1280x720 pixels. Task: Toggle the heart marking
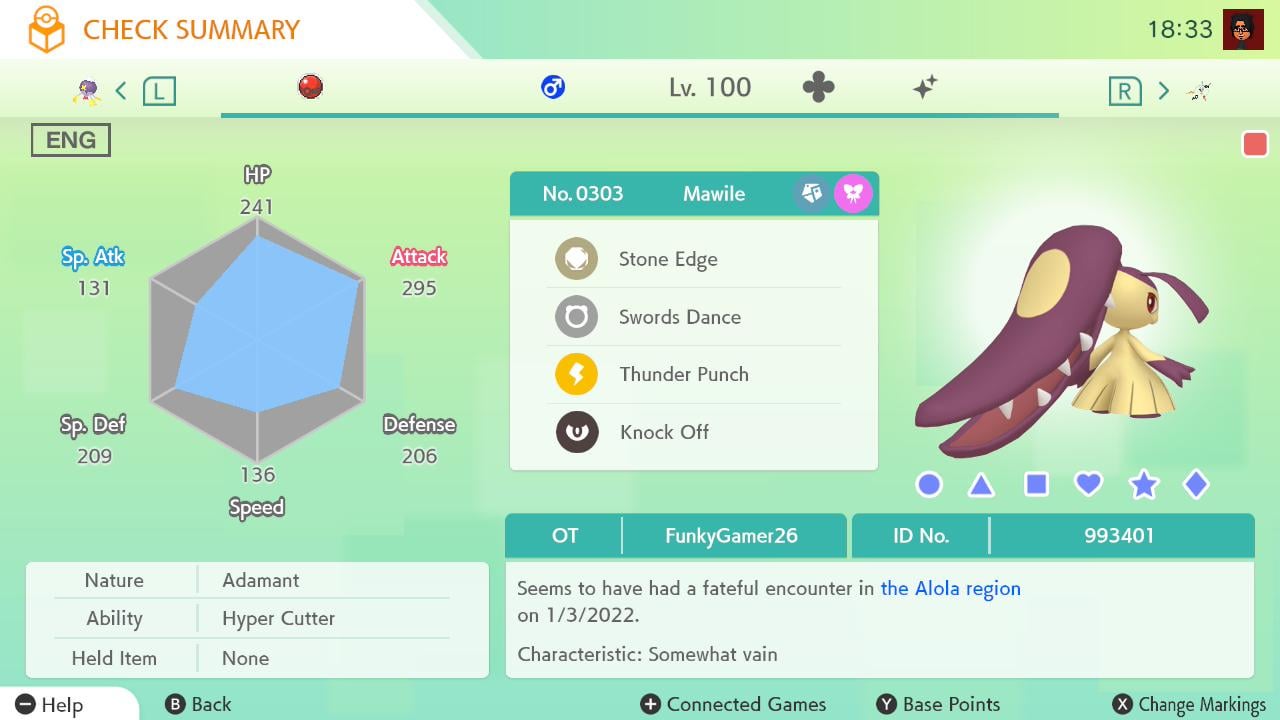point(1088,485)
